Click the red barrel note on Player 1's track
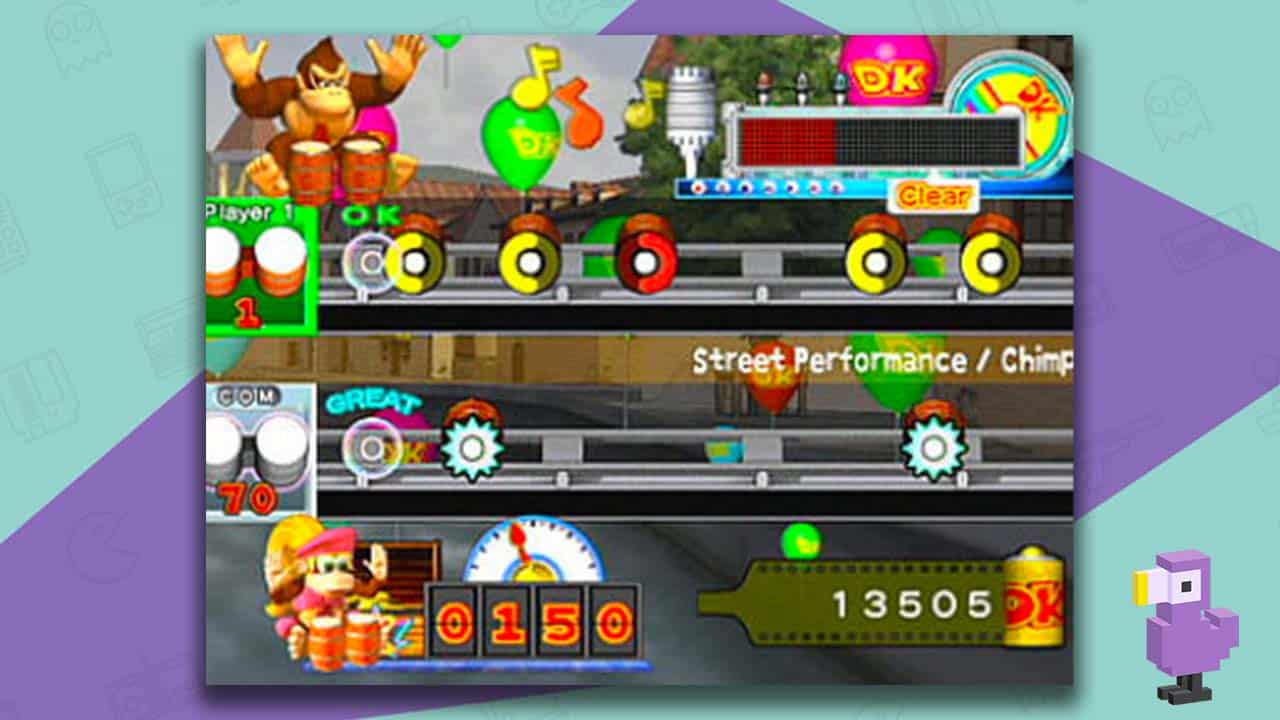 [646, 260]
